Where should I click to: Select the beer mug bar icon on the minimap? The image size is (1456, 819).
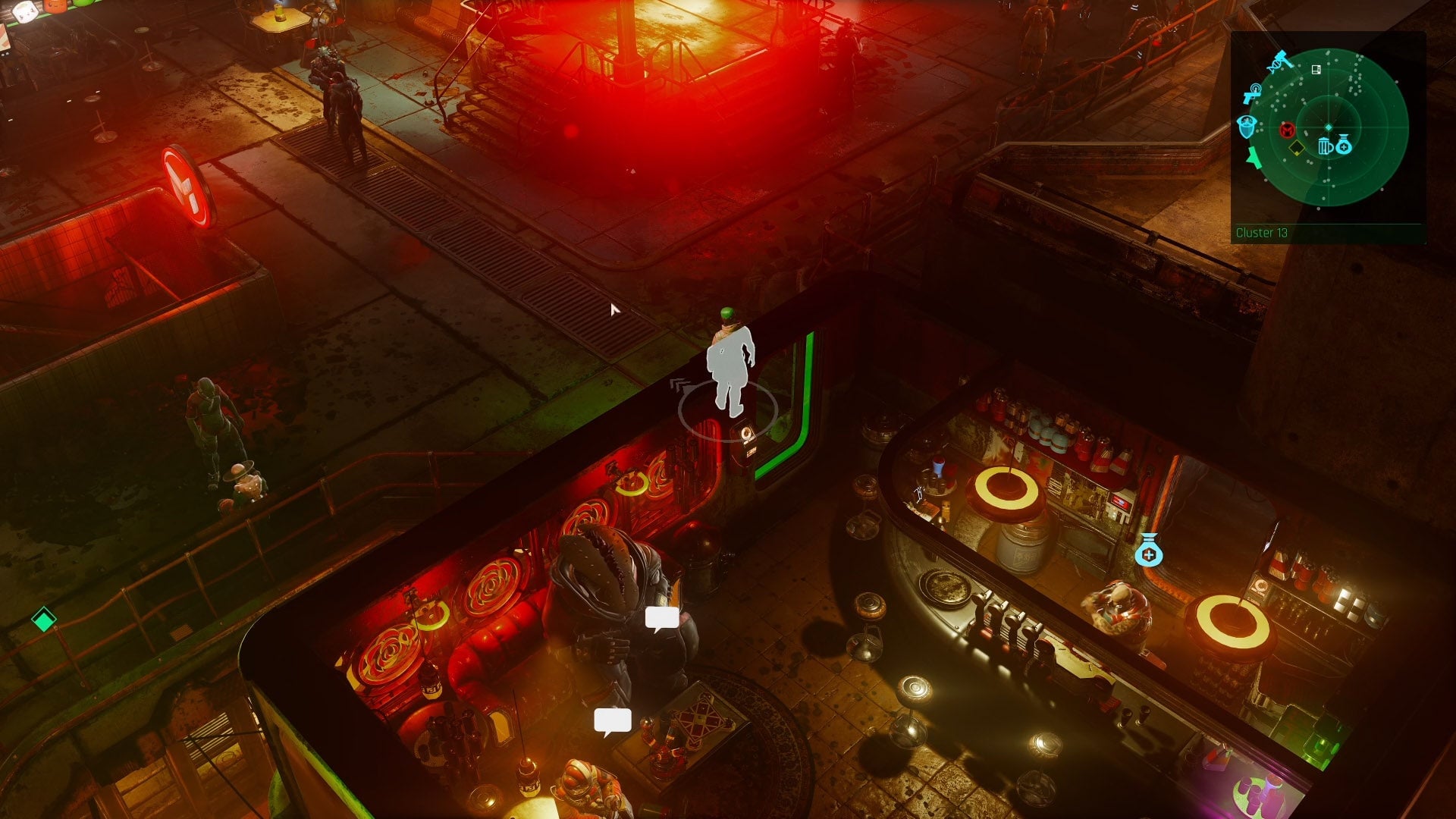(1325, 146)
